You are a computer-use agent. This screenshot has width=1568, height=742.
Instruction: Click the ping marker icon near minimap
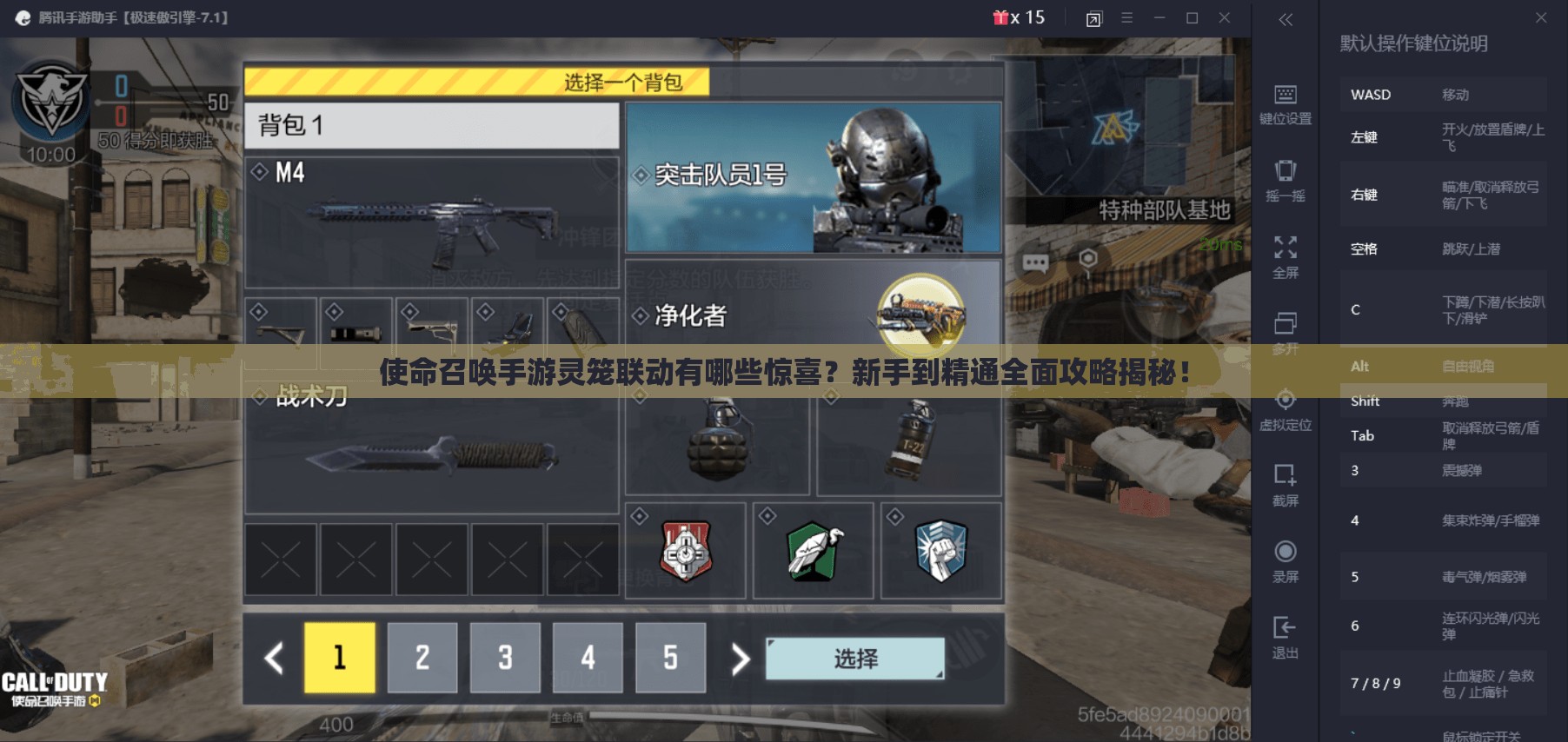[x=1087, y=256]
